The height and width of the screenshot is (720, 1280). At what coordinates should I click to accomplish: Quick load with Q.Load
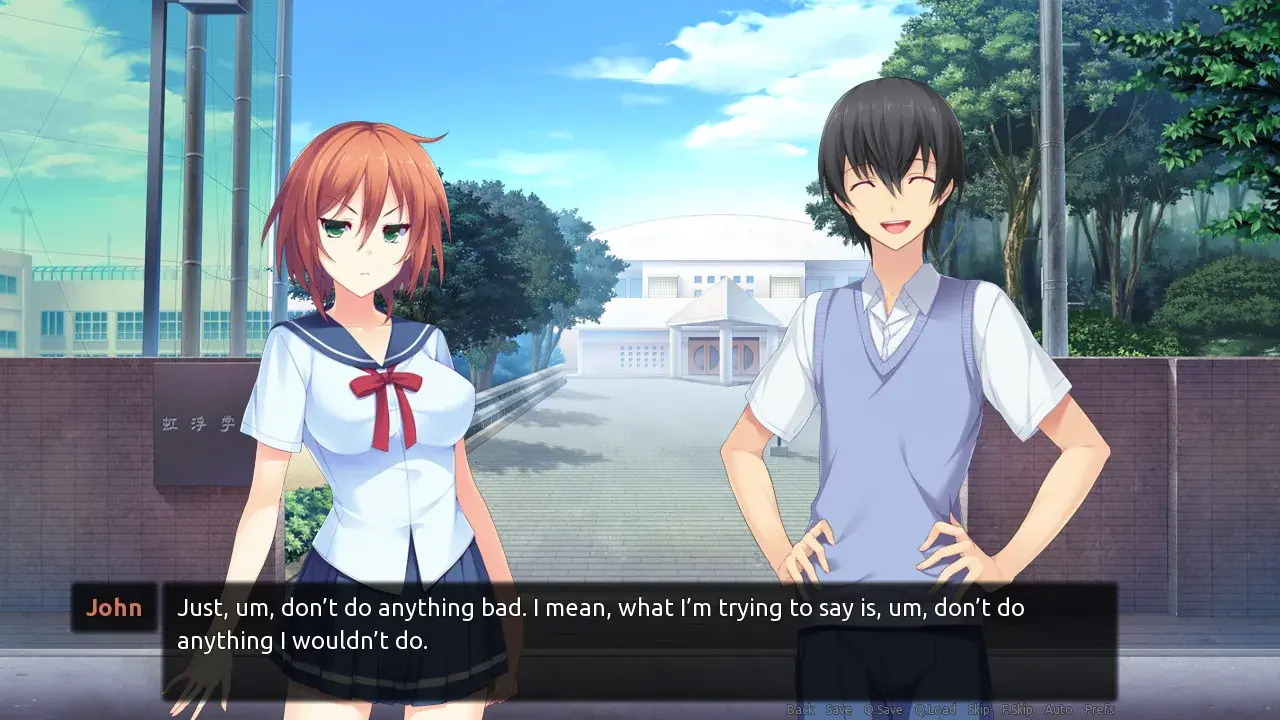(935, 710)
